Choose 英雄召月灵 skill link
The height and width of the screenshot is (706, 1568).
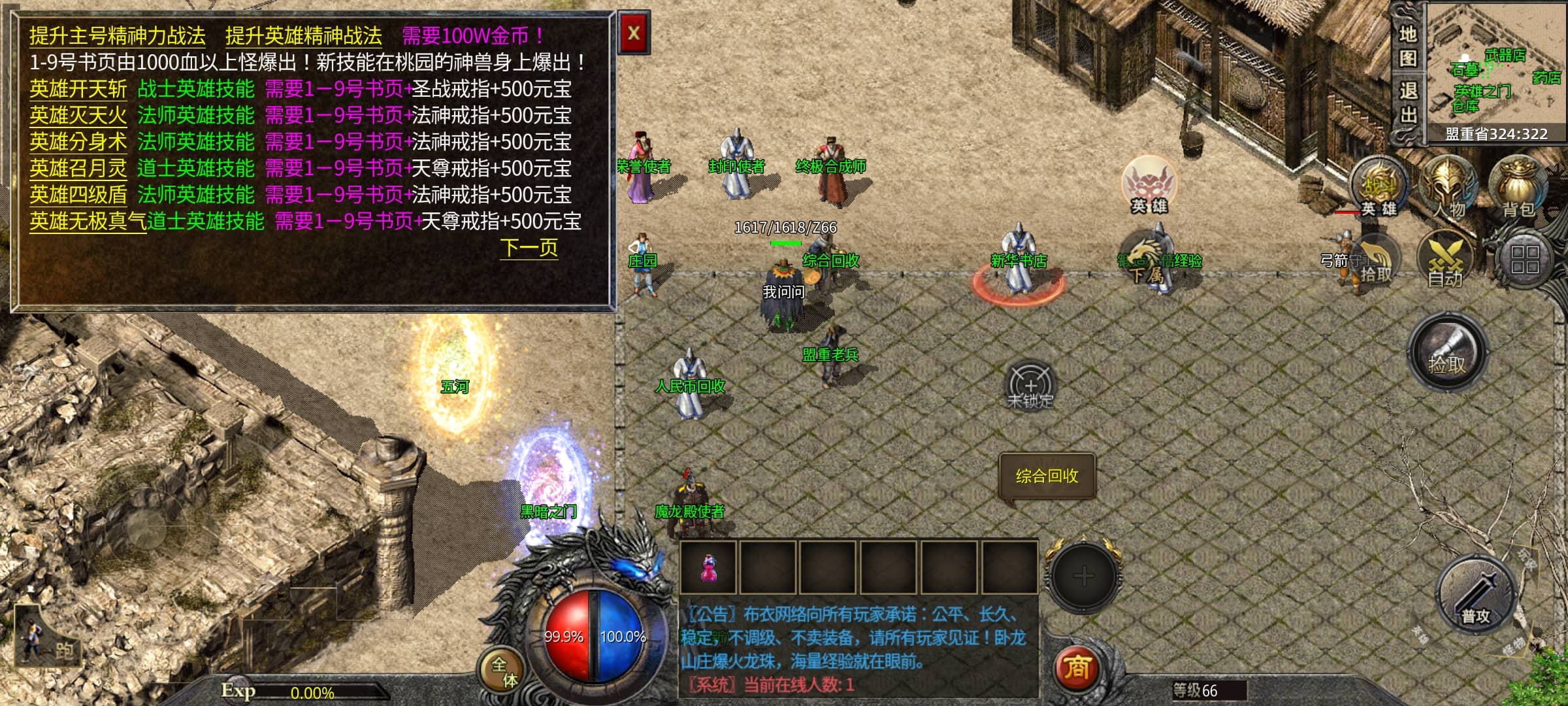[x=78, y=169]
